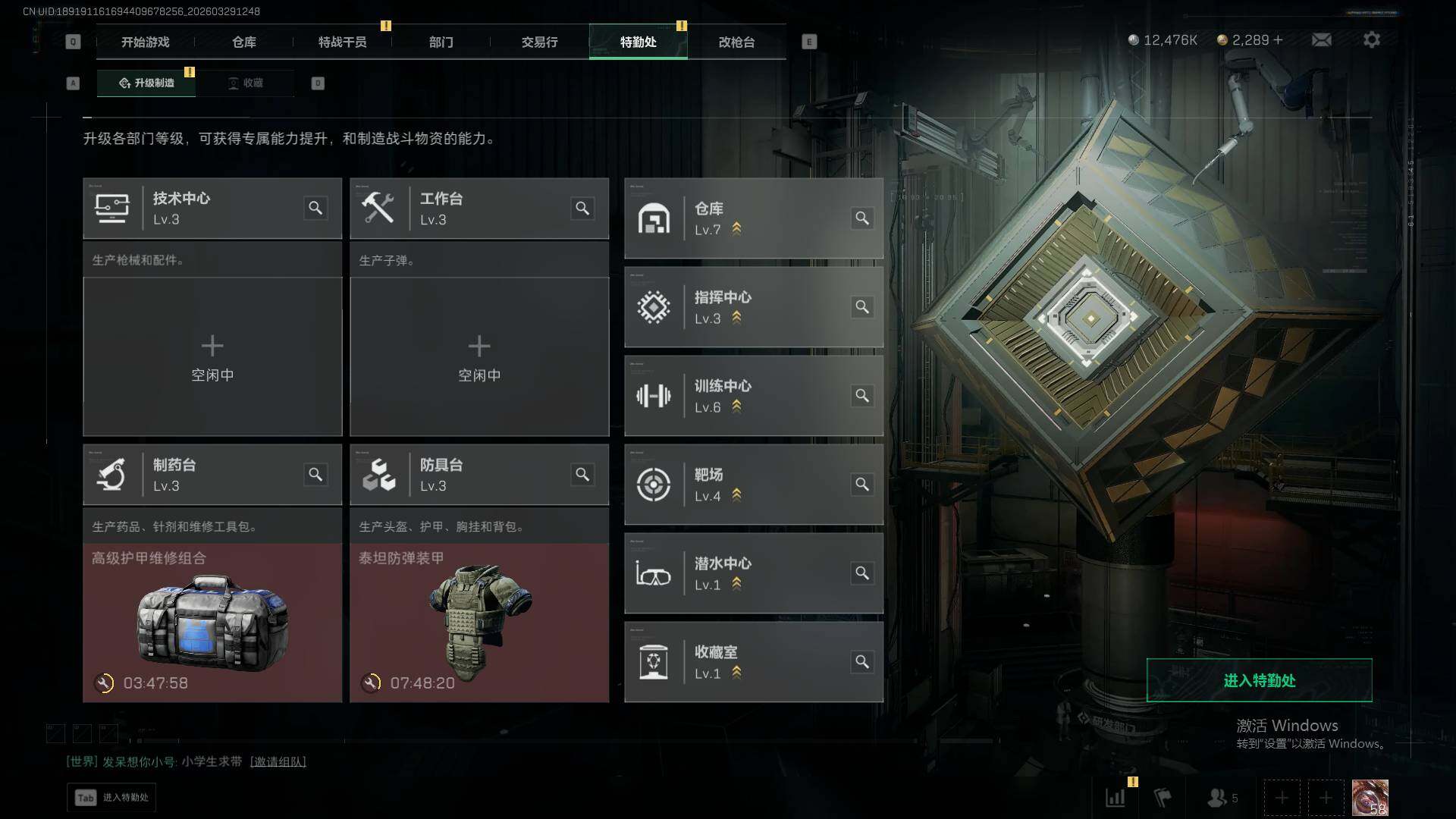Click the 邀请组队 link in chat
1456x819 pixels.
pyautogui.click(x=278, y=761)
